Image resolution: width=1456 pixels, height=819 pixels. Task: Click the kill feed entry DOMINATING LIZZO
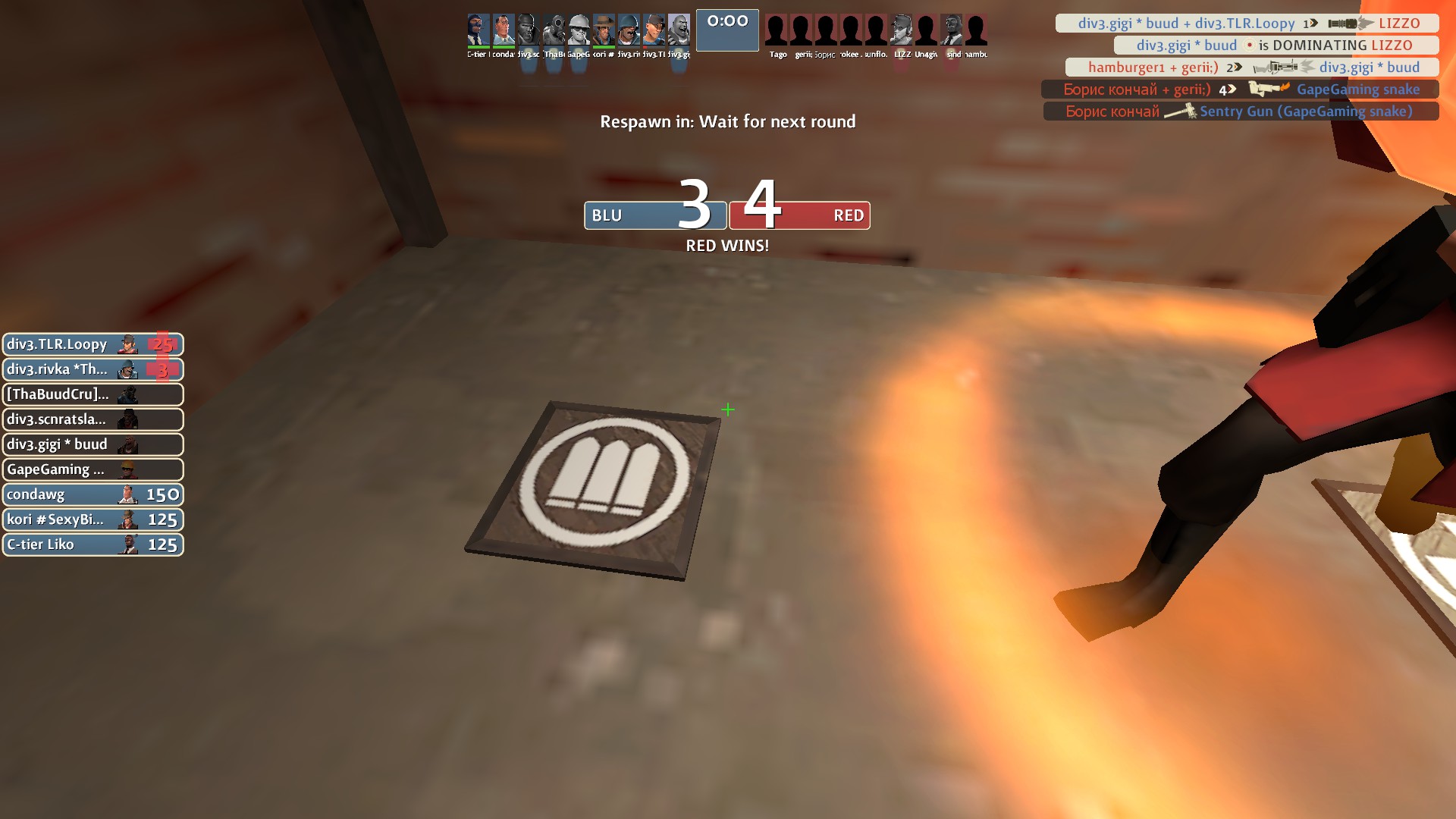[x=1276, y=45]
